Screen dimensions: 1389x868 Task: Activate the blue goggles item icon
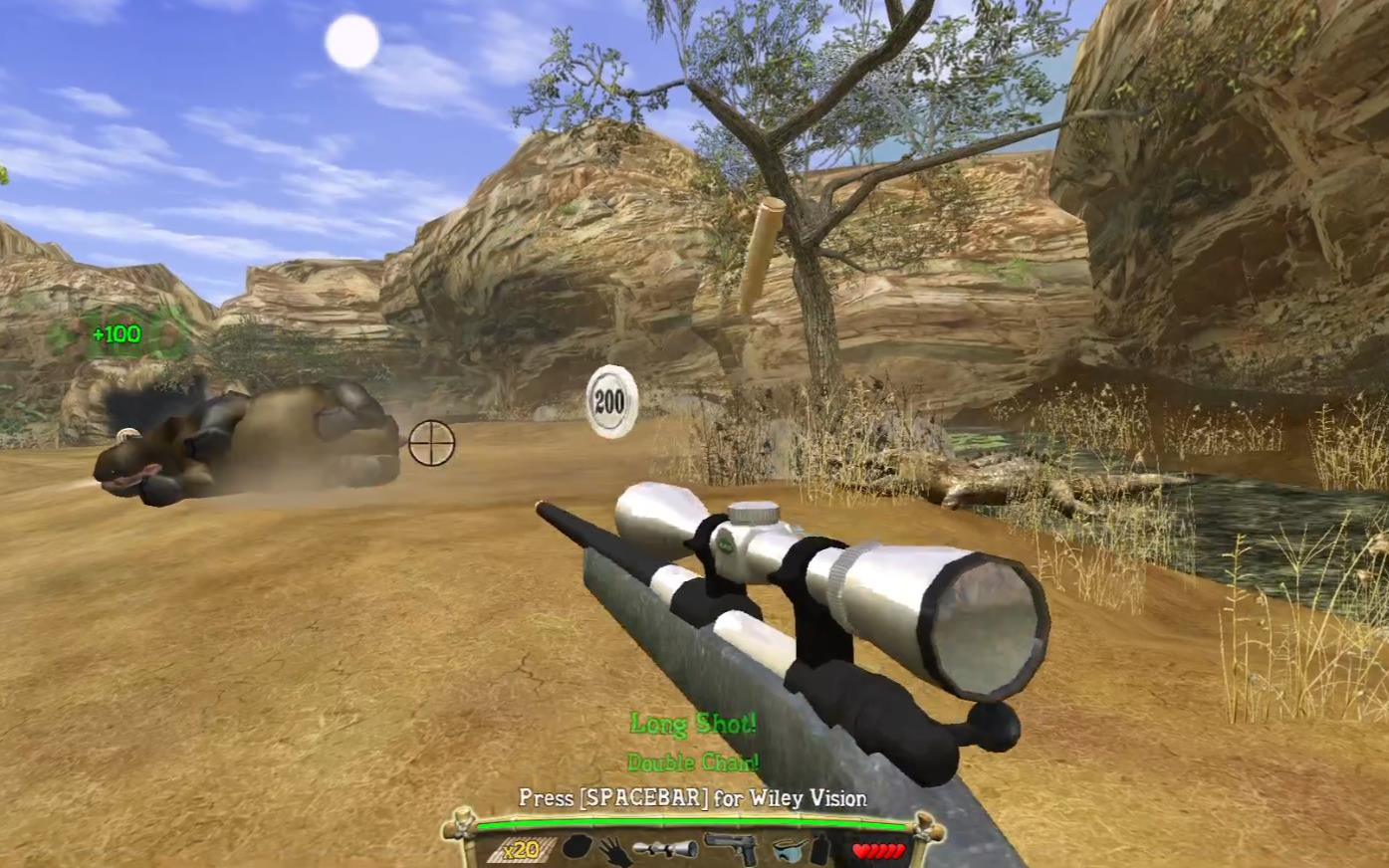pyautogui.click(x=787, y=850)
